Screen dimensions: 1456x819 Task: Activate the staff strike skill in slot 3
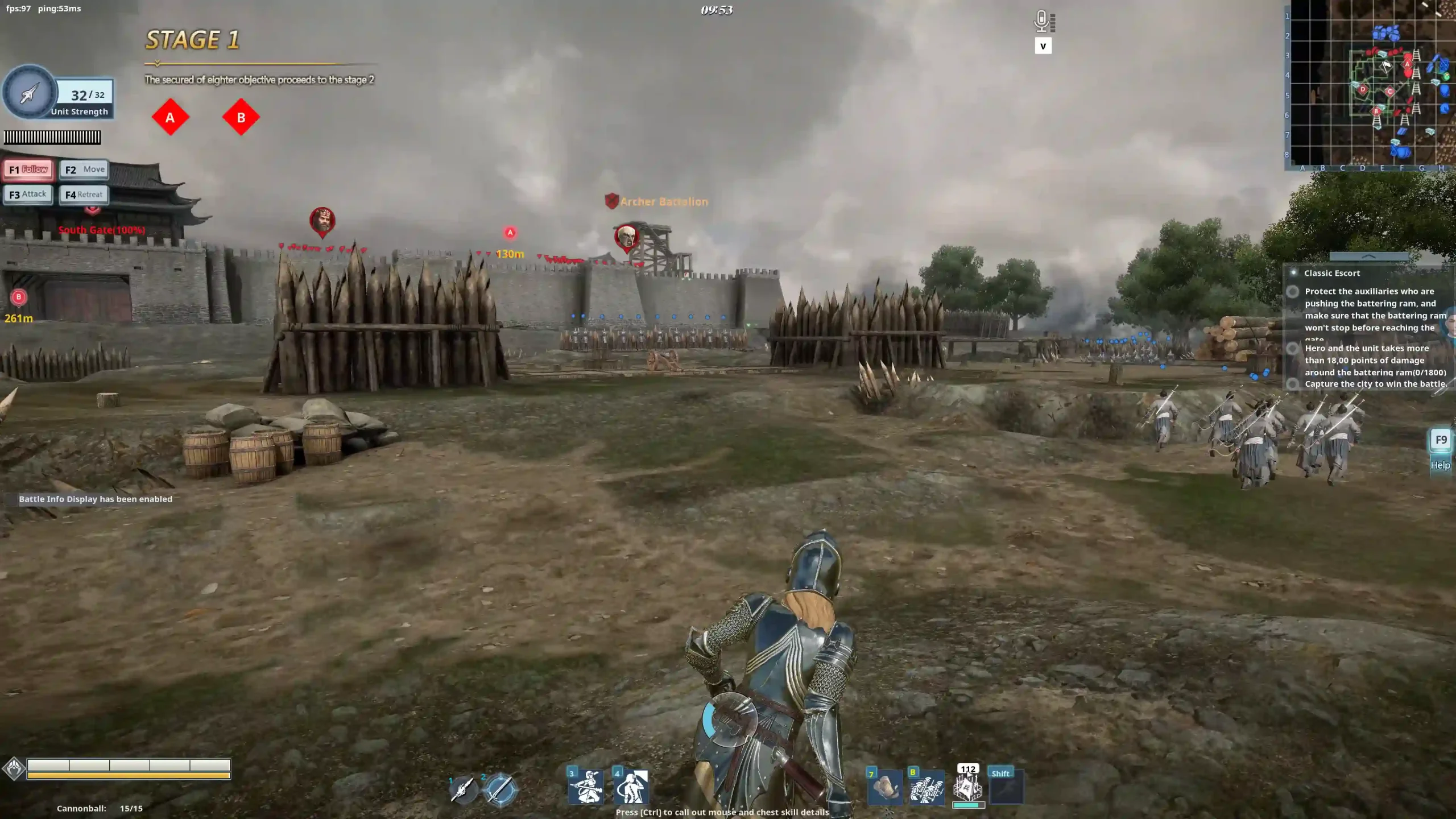[x=586, y=787]
